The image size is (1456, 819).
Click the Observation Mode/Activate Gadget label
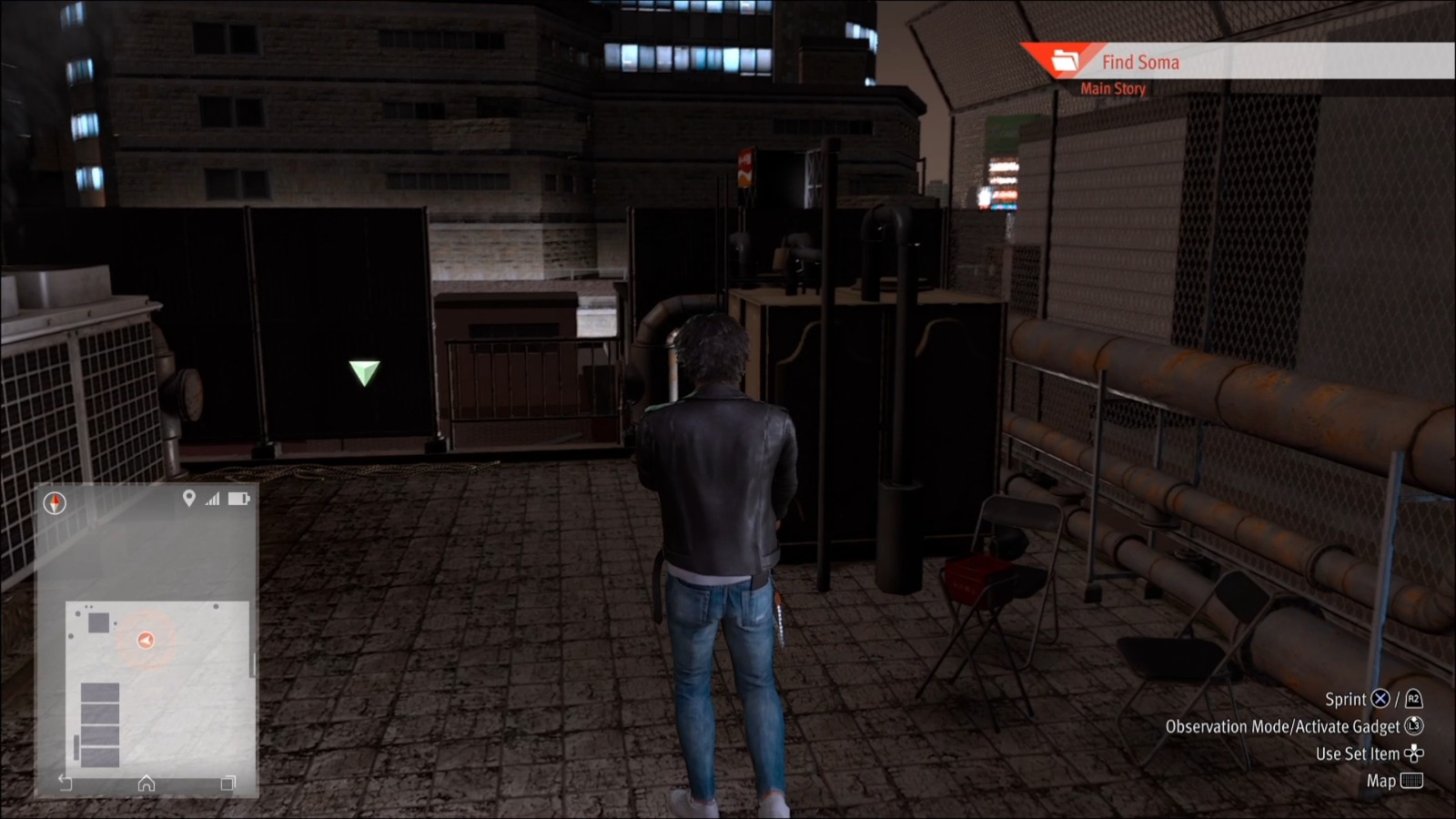1283,726
